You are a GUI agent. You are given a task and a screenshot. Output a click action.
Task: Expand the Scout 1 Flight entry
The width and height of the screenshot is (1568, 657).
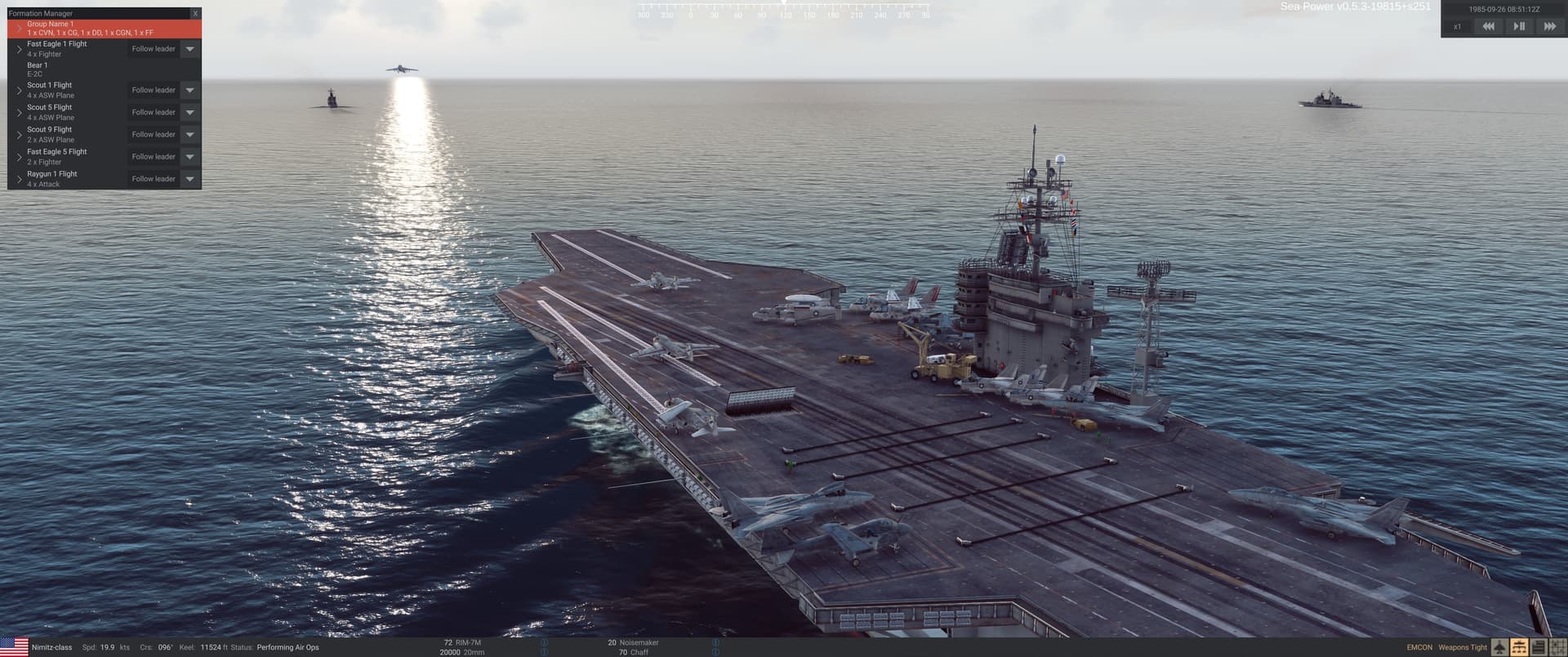click(20, 90)
